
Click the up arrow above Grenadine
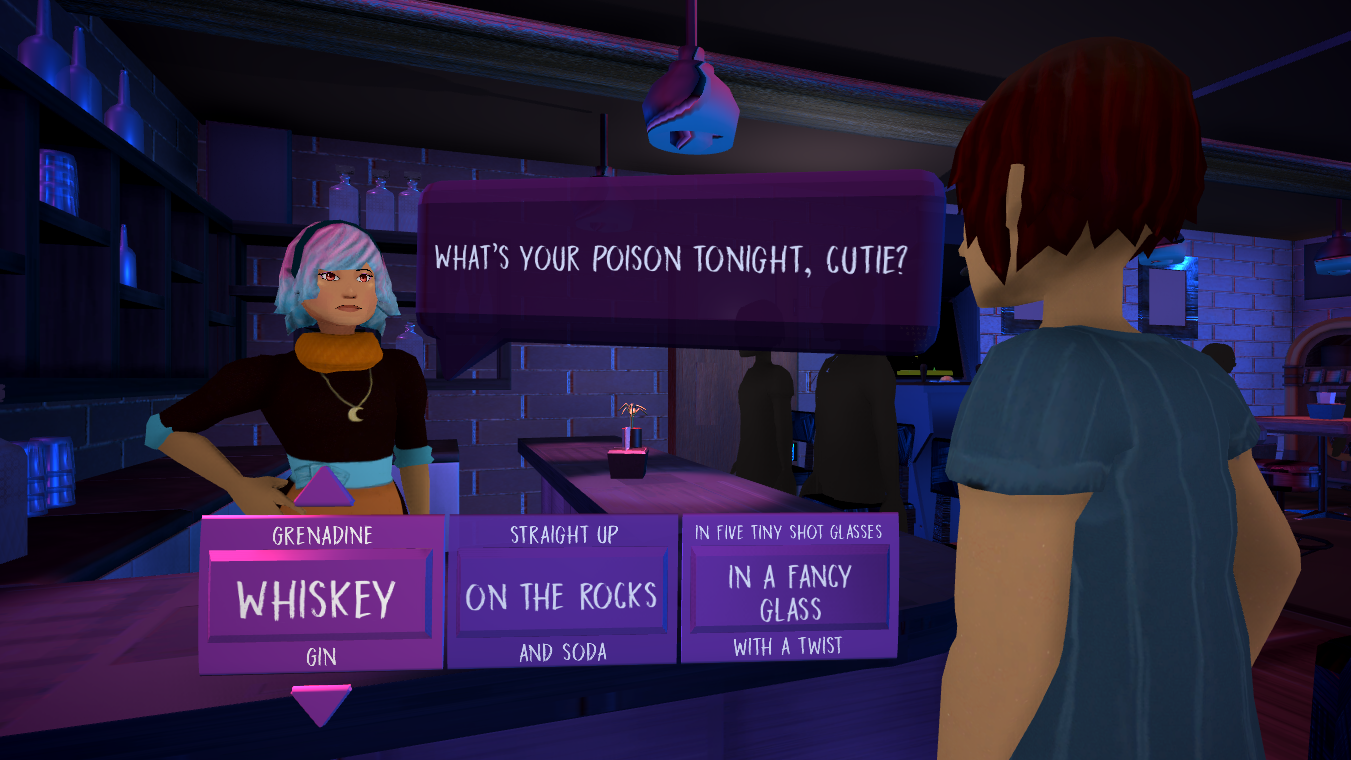[x=322, y=489]
